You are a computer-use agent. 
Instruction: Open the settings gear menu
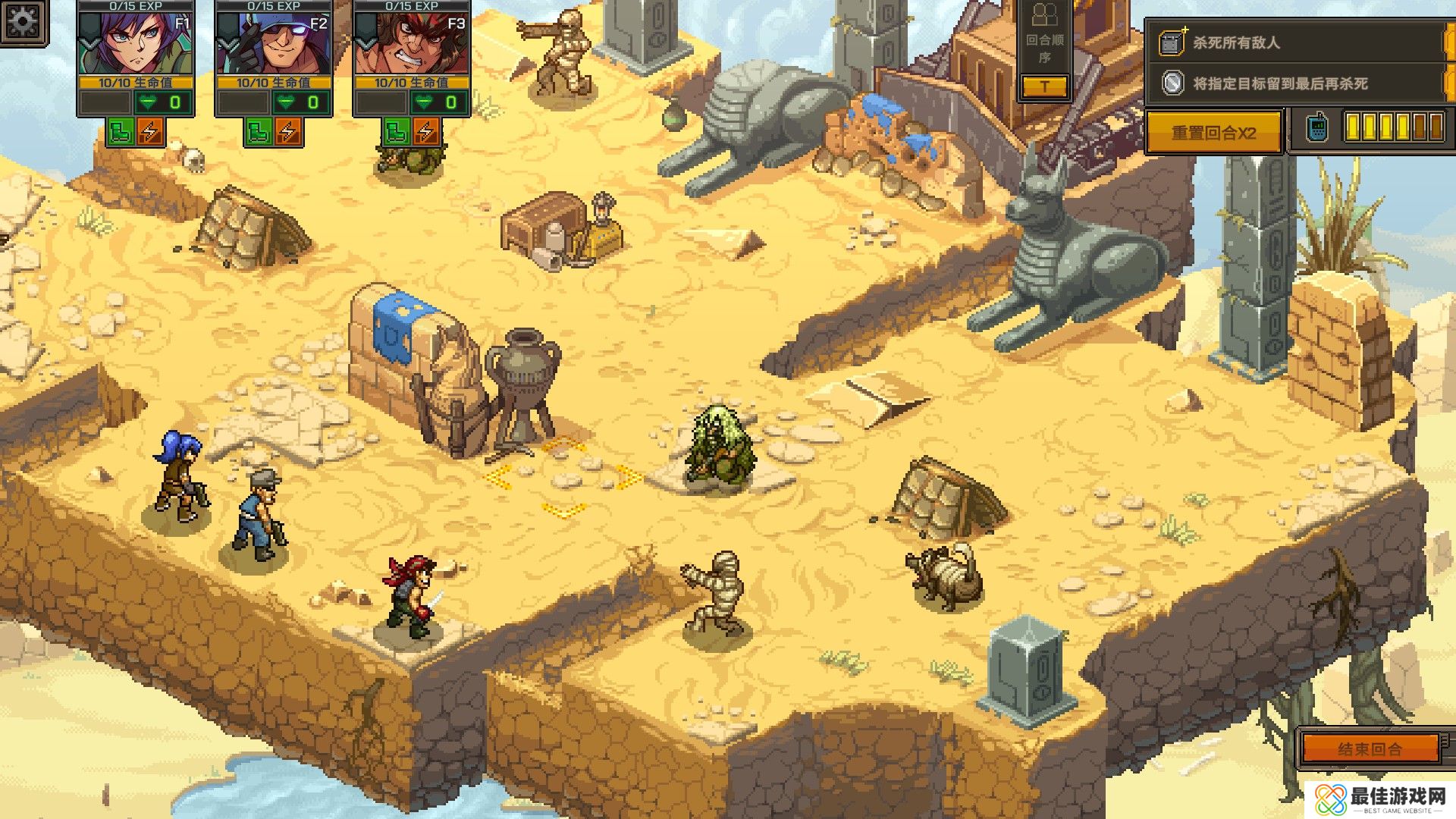23,21
